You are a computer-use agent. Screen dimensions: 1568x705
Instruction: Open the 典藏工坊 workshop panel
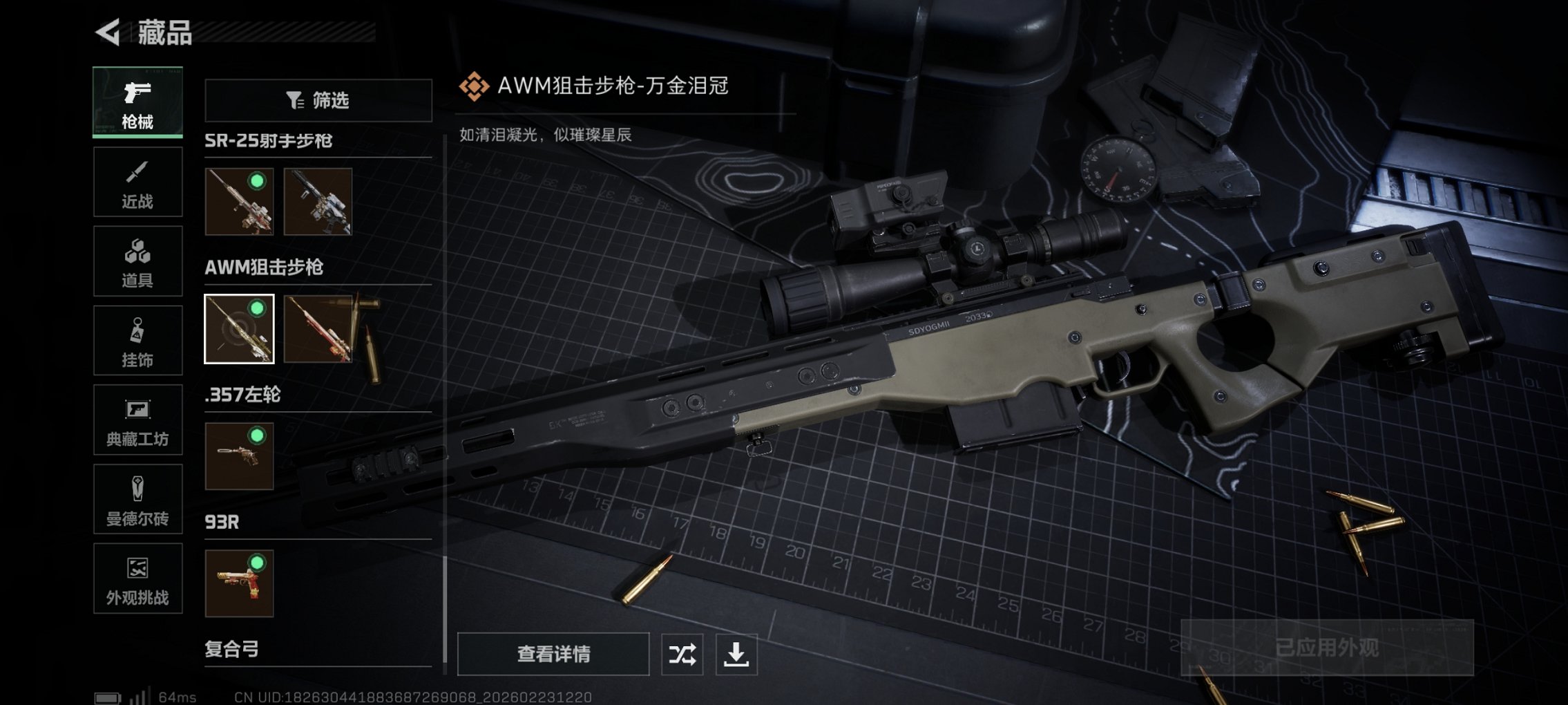(x=137, y=420)
